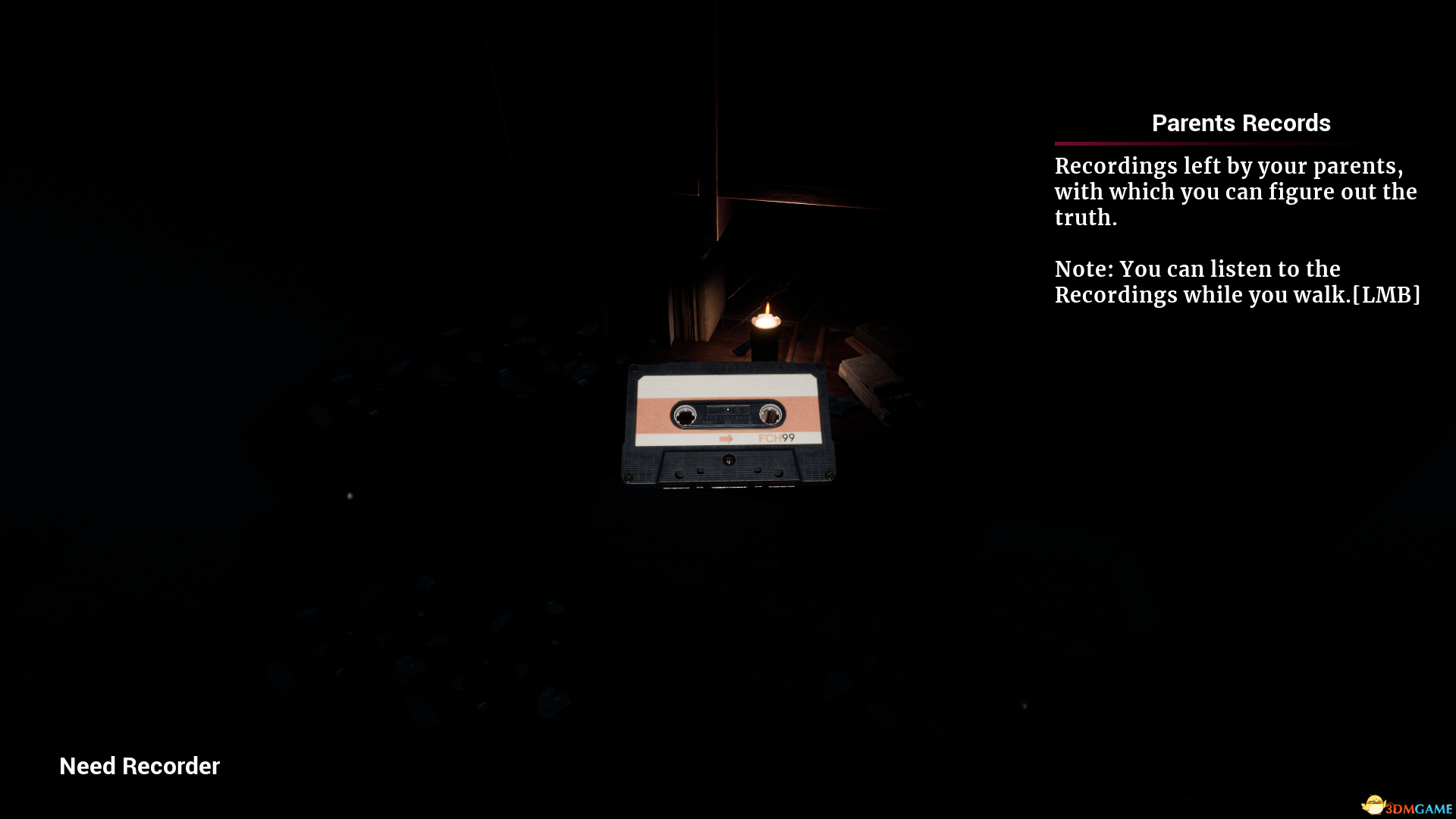Select the orange arrow on the cassette label
Screen dimensions: 1456x819
(x=726, y=438)
